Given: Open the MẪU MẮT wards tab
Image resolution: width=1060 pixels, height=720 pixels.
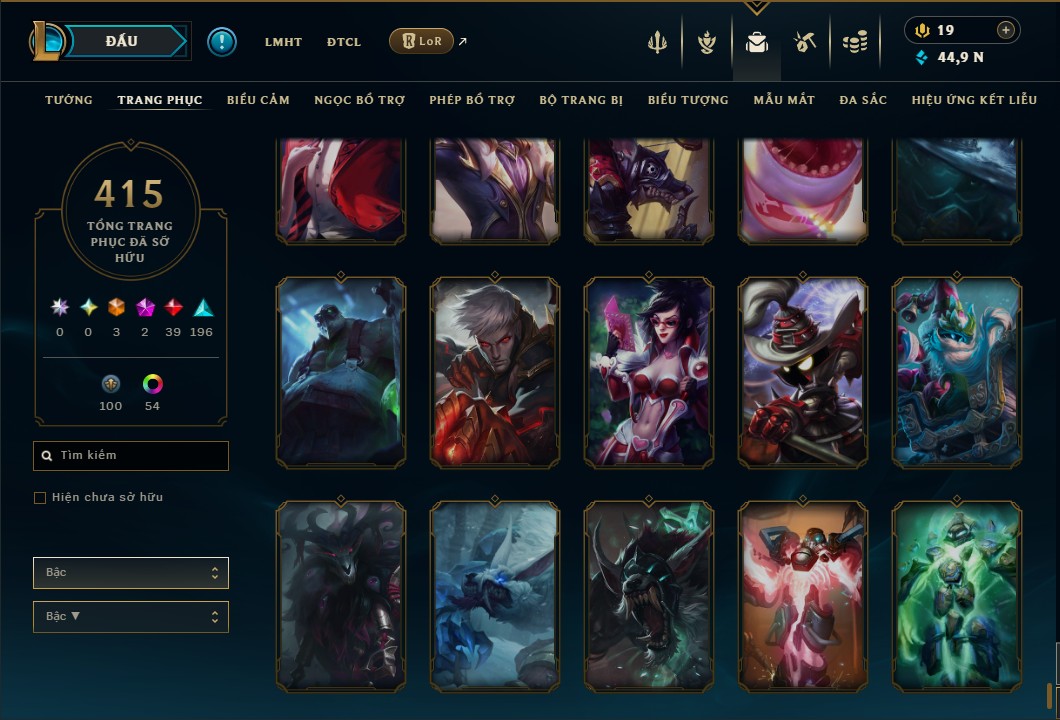Looking at the screenshot, I should coord(784,100).
